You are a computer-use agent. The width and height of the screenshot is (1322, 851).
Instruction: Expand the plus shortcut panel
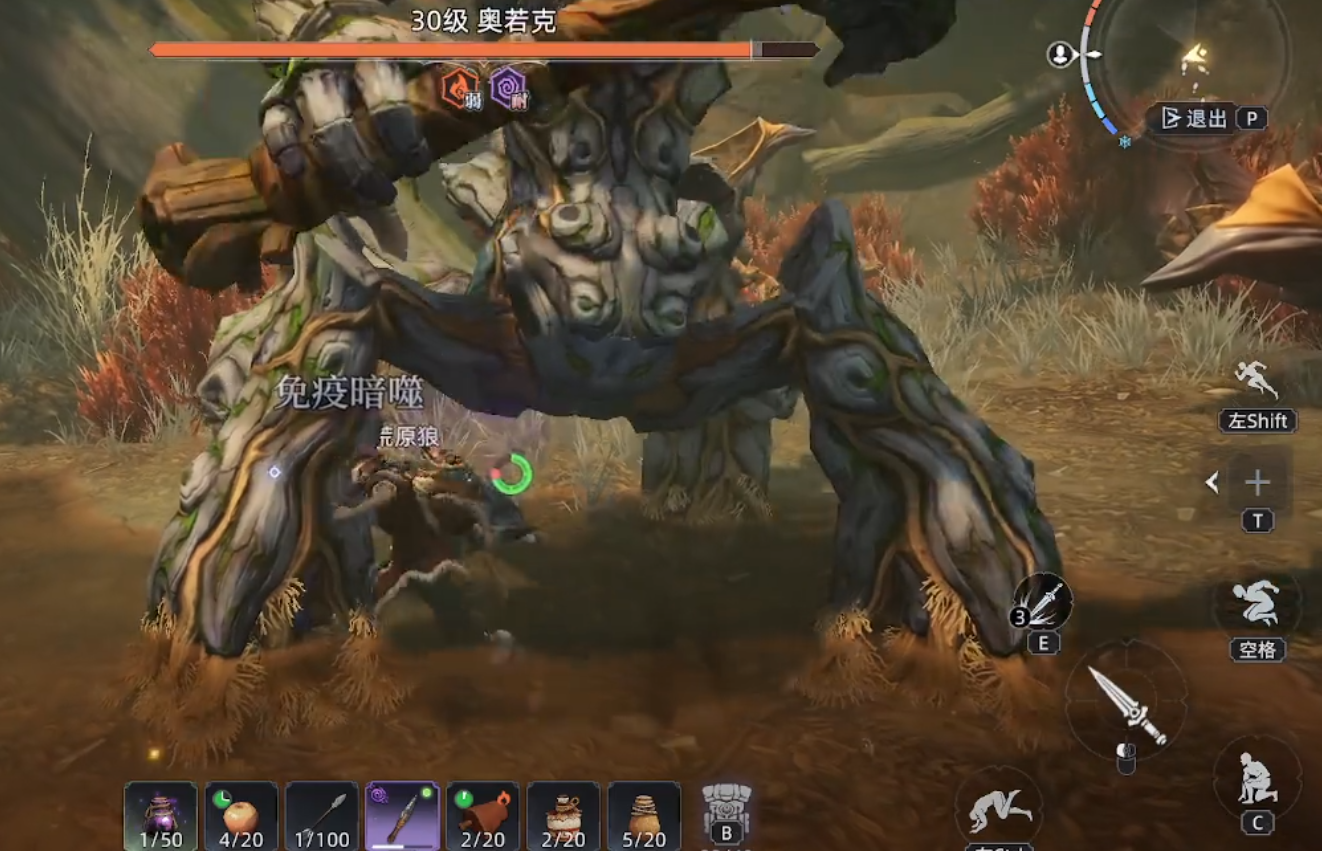pyautogui.click(x=1256, y=483)
